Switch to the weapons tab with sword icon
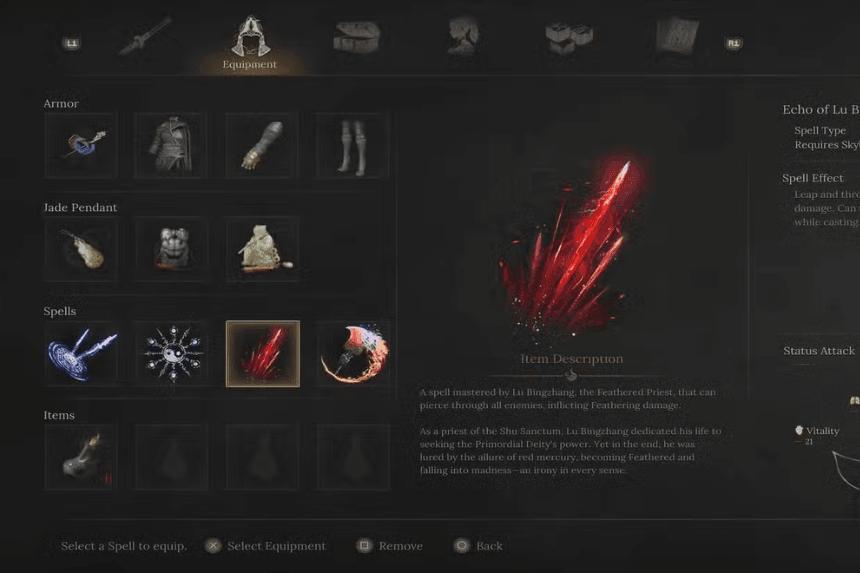Viewport: 860px width, 573px height. (144, 37)
